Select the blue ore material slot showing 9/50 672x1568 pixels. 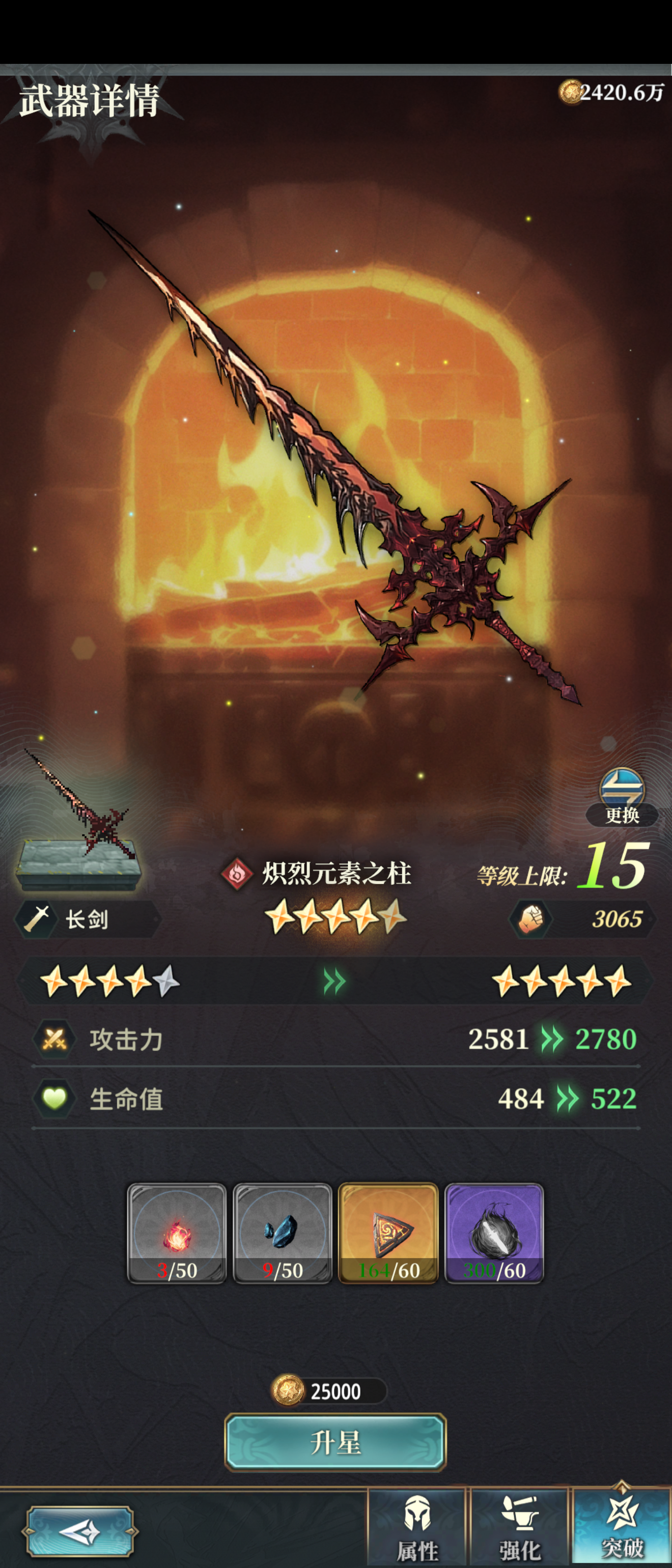[283, 1232]
